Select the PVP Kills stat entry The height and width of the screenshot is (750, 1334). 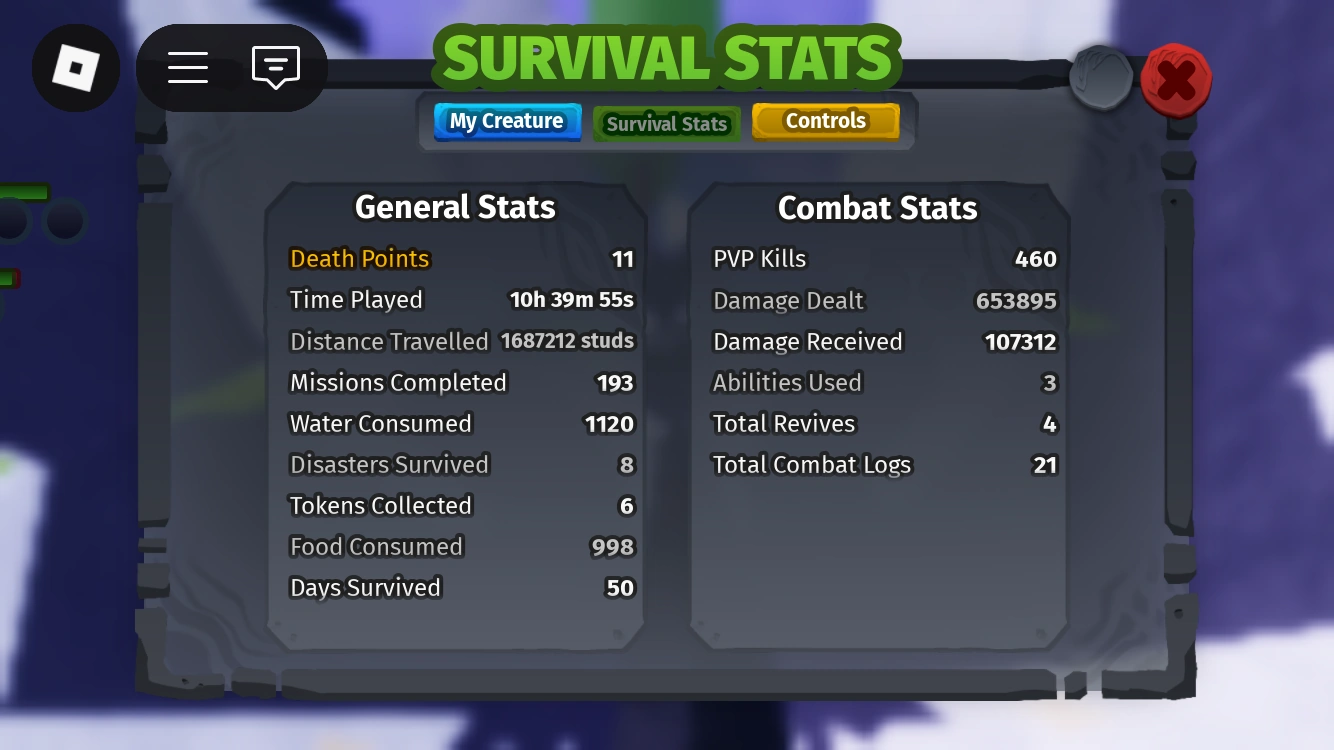tap(759, 258)
